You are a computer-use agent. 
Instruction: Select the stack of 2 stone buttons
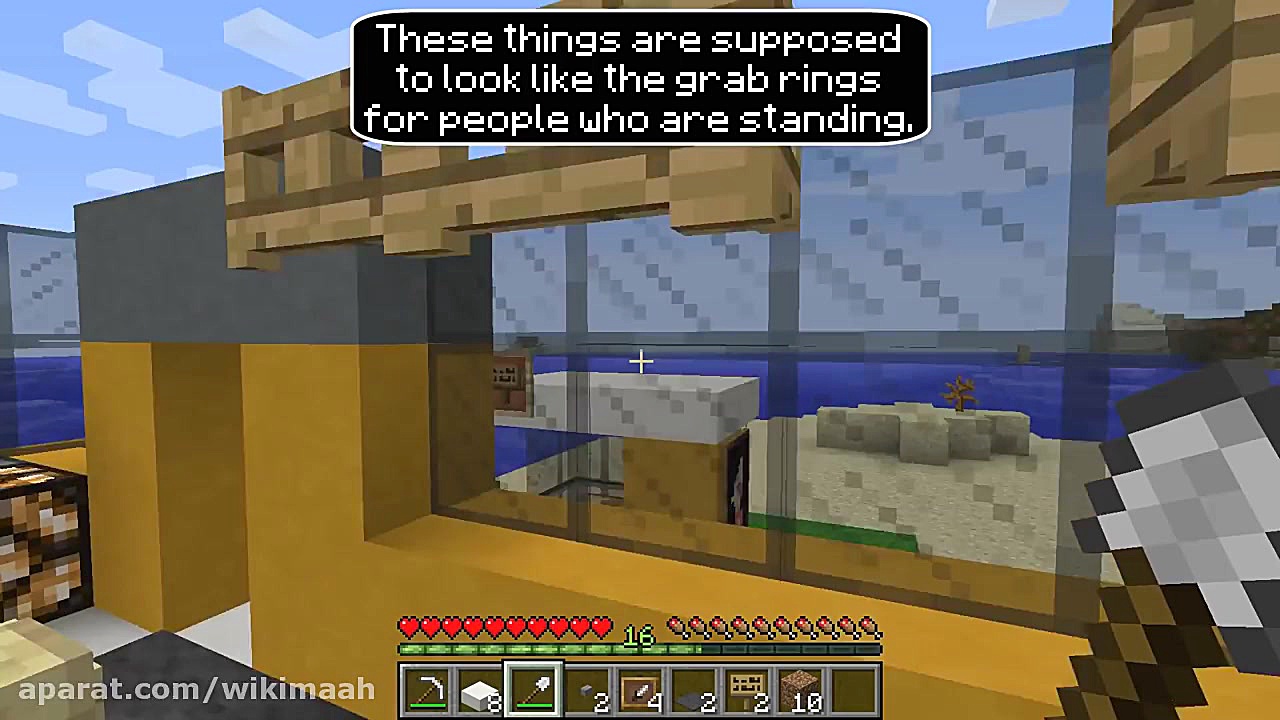point(586,690)
